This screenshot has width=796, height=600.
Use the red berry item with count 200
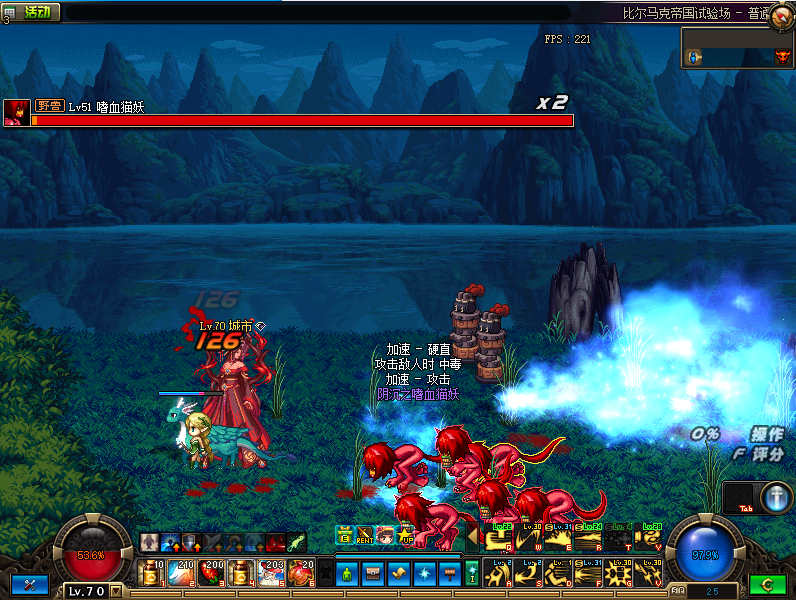click(x=211, y=573)
